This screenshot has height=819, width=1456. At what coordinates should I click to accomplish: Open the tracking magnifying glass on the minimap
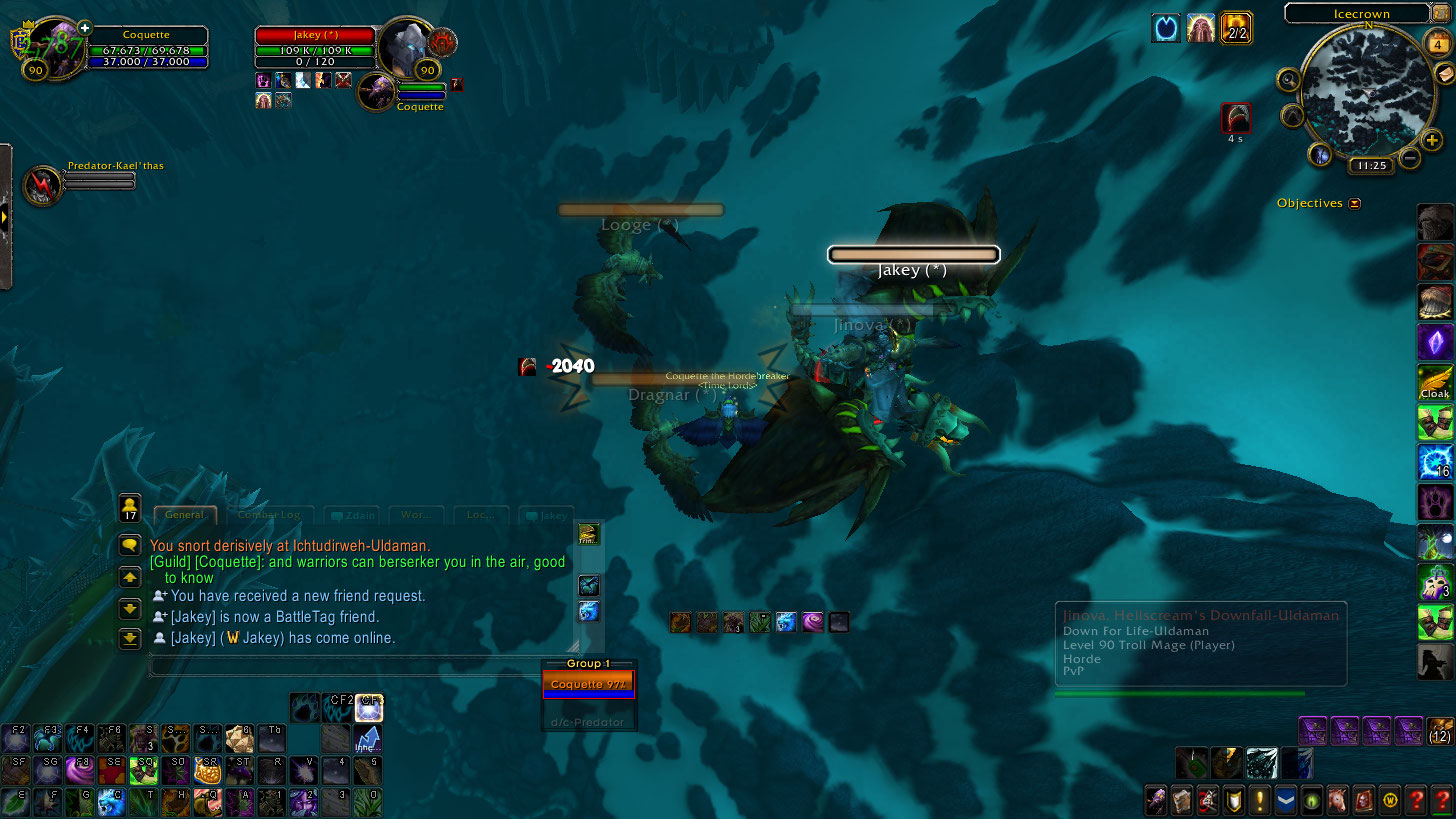(x=1290, y=79)
